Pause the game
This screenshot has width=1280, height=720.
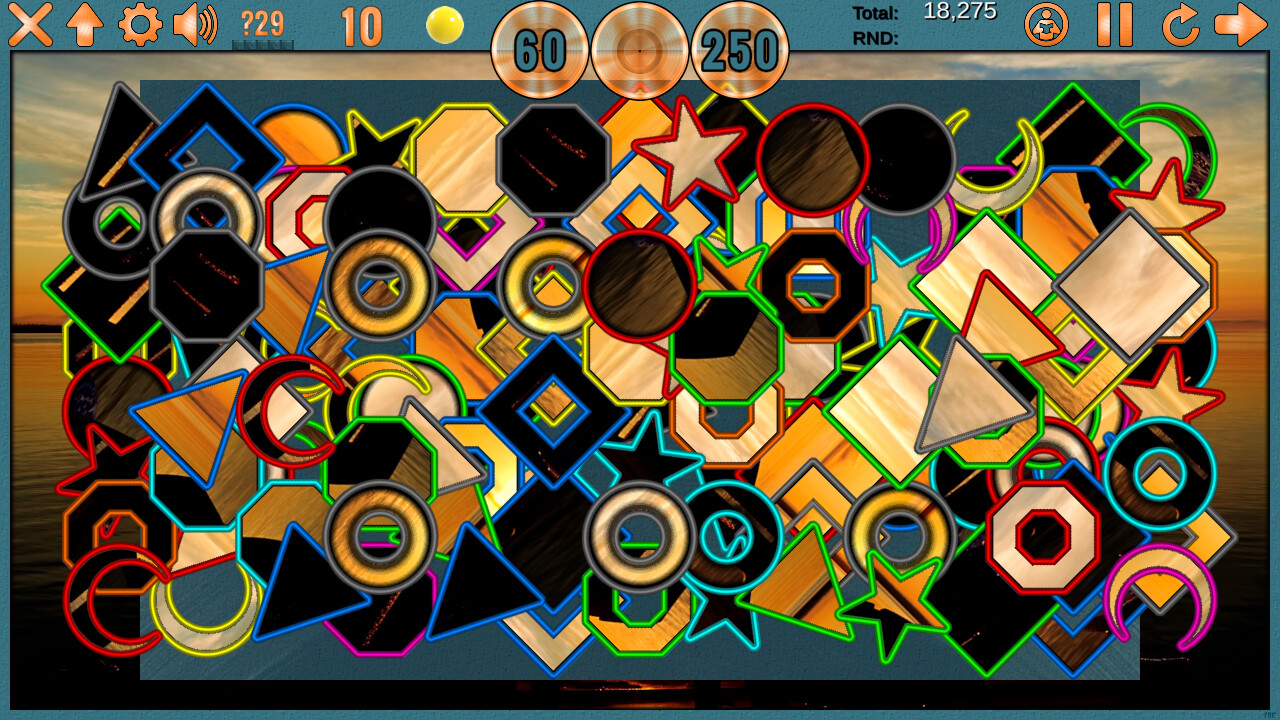tap(1114, 25)
